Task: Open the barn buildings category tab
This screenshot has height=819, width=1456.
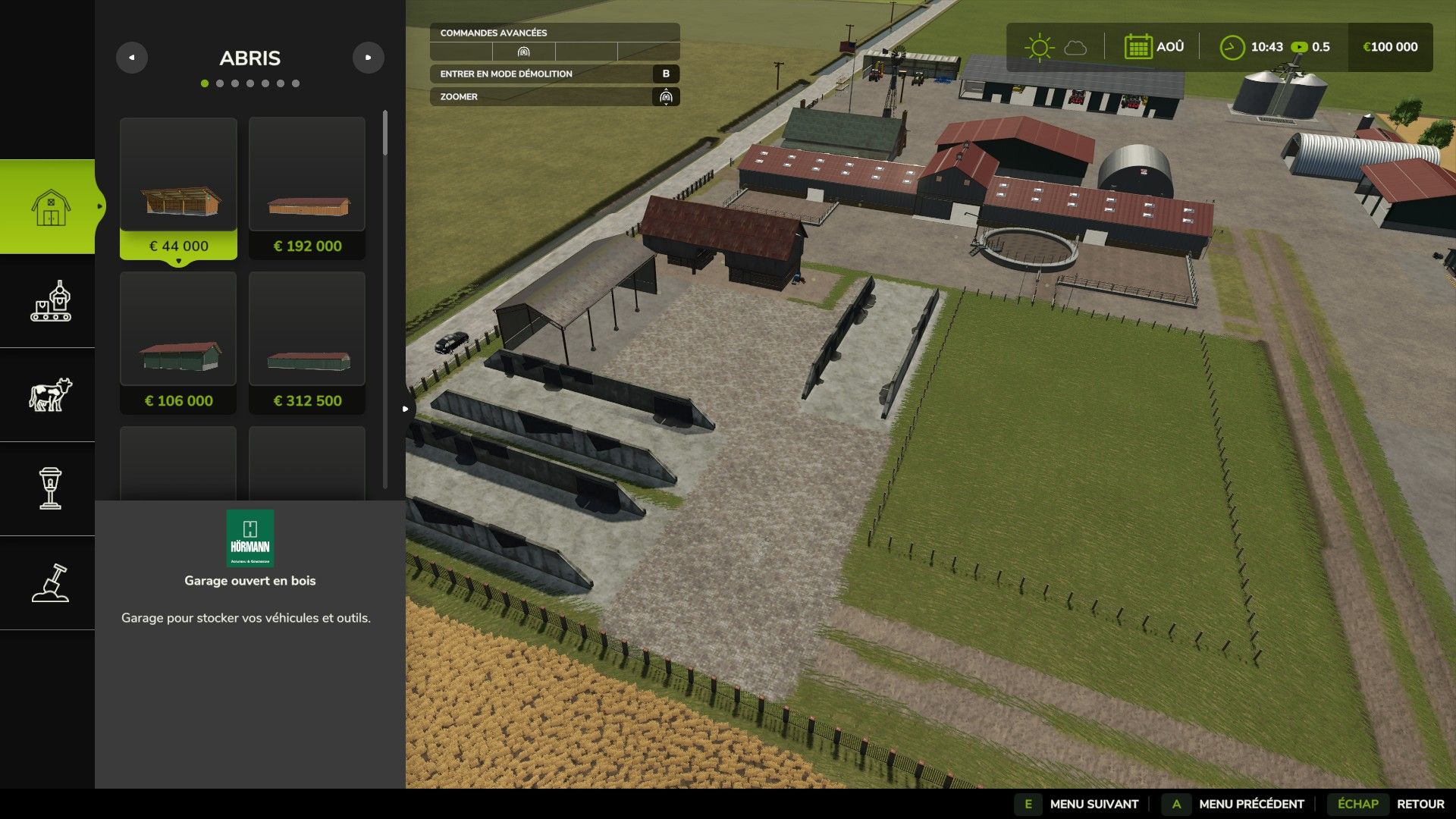Action: point(50,206)
